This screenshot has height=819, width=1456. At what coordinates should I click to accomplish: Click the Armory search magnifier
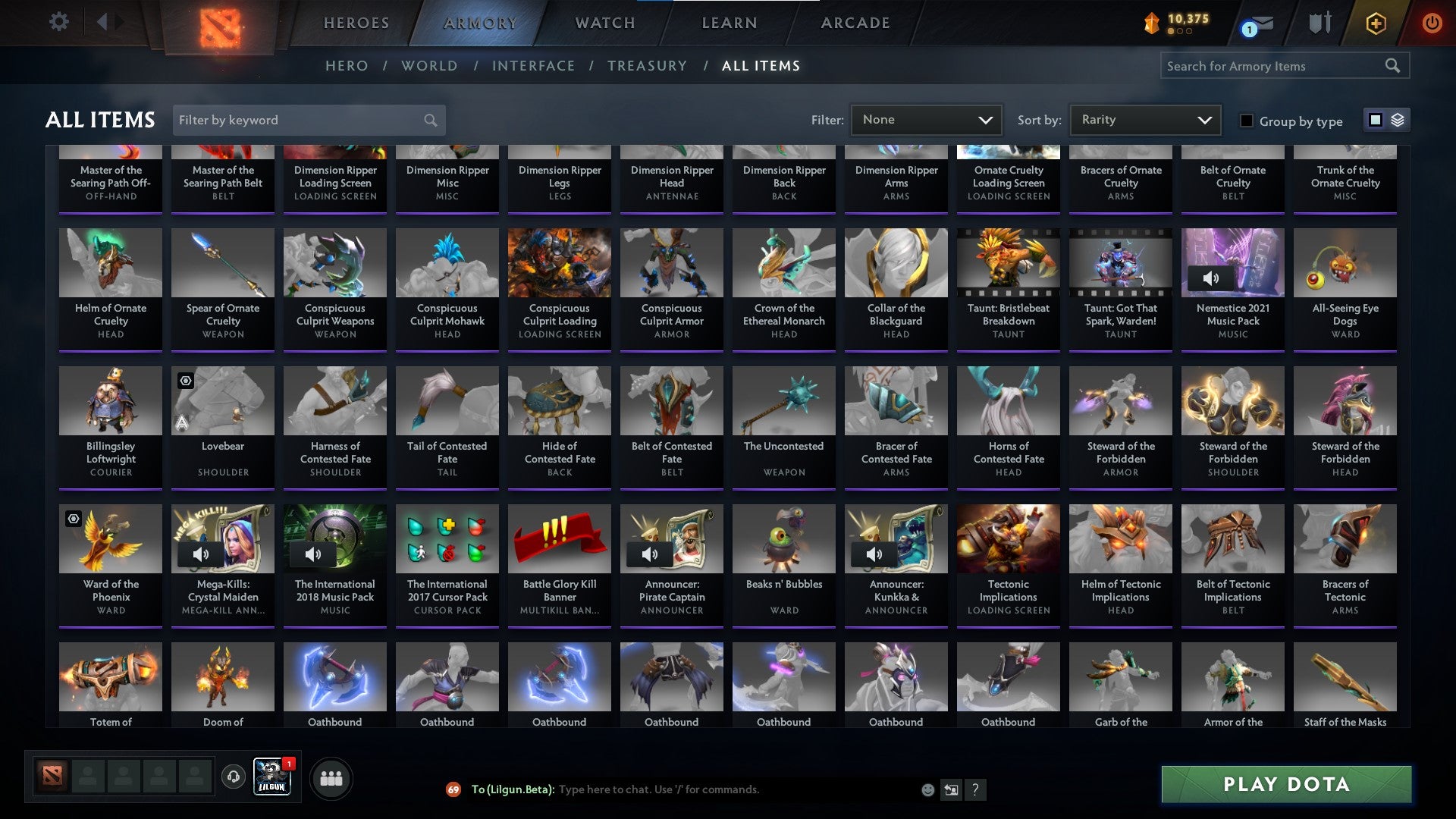point(1394,66)
